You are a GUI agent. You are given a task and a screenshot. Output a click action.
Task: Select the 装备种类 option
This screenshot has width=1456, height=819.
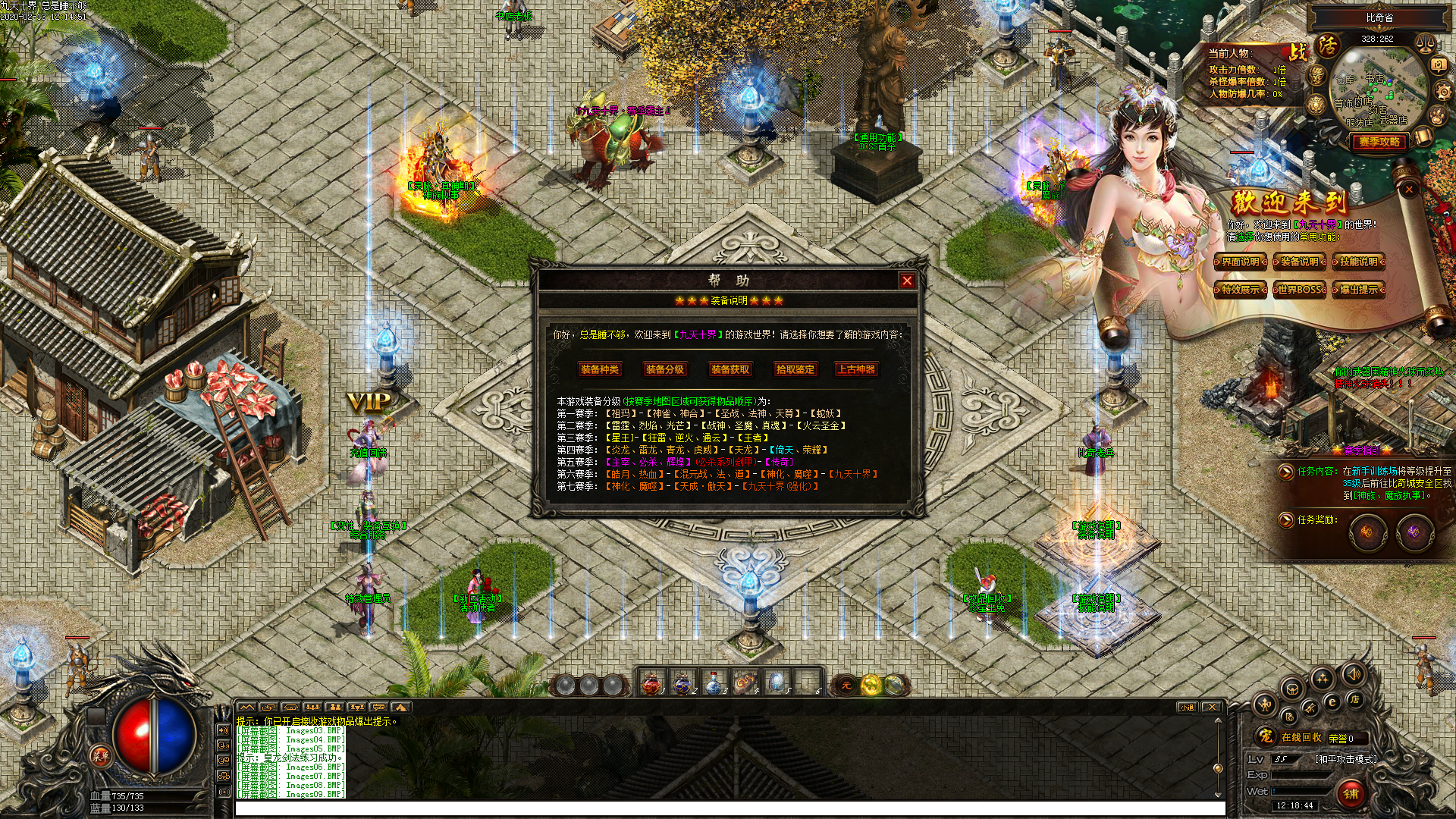pos(600,369)
